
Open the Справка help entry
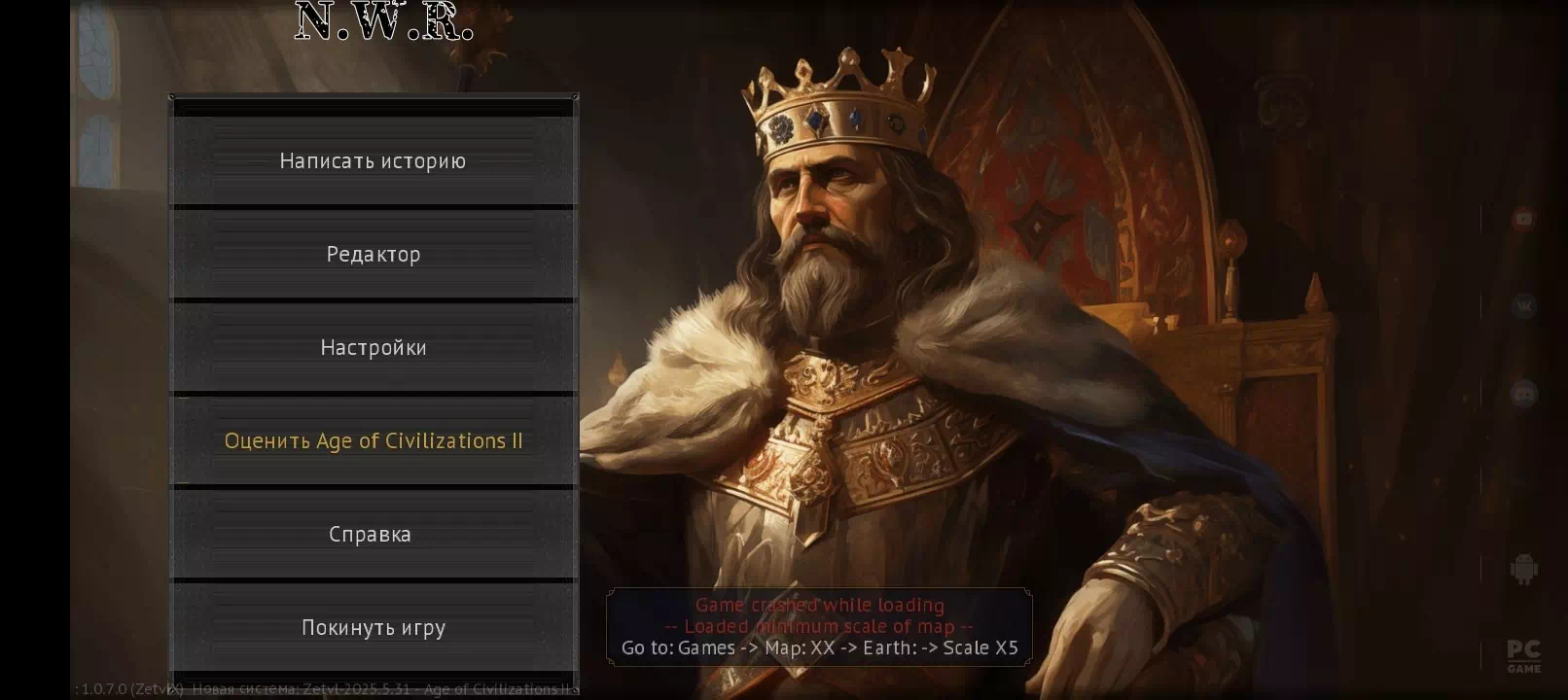click(374, 535)
